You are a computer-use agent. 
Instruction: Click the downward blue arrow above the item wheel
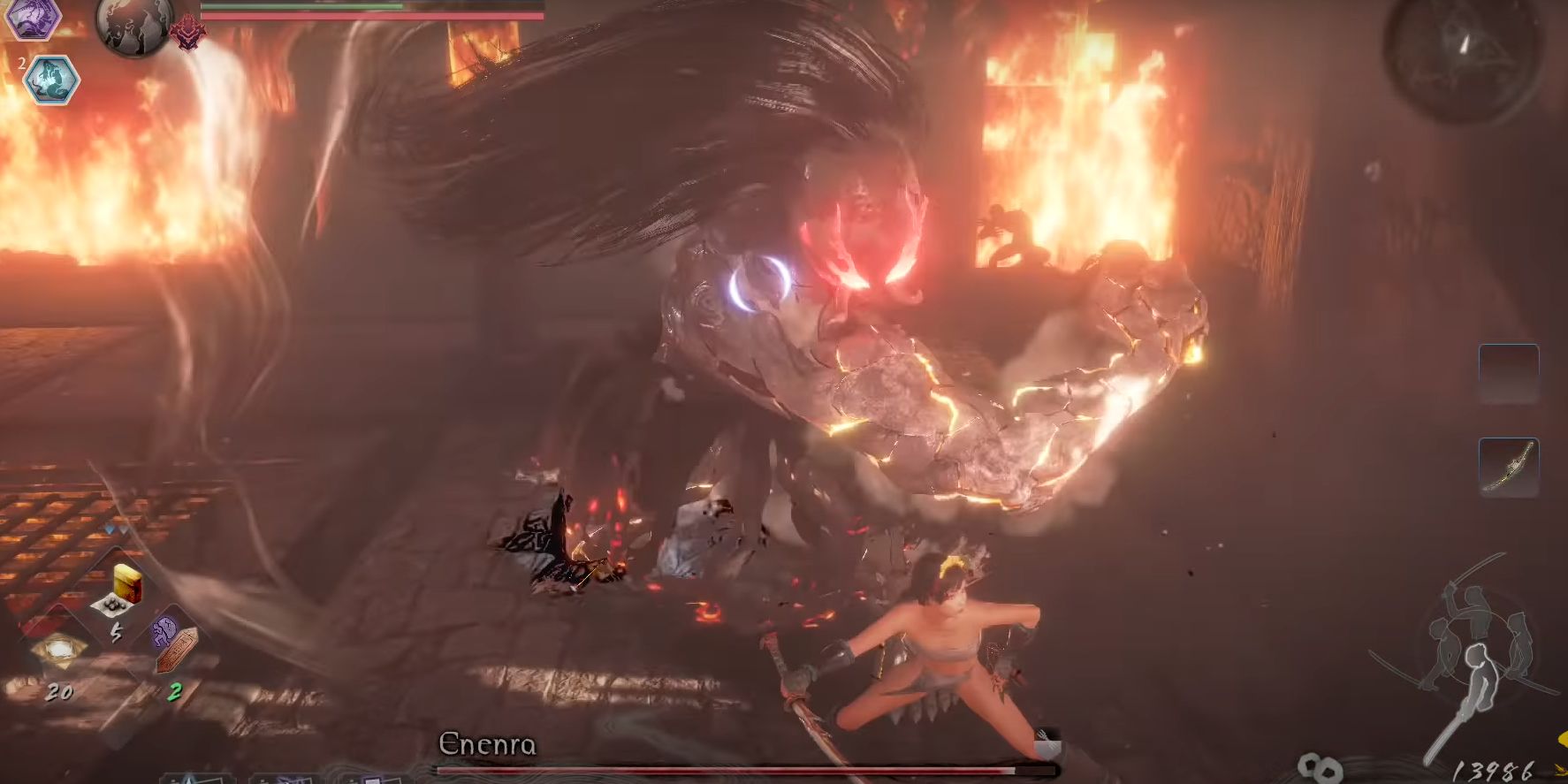[x=110, y=528]
